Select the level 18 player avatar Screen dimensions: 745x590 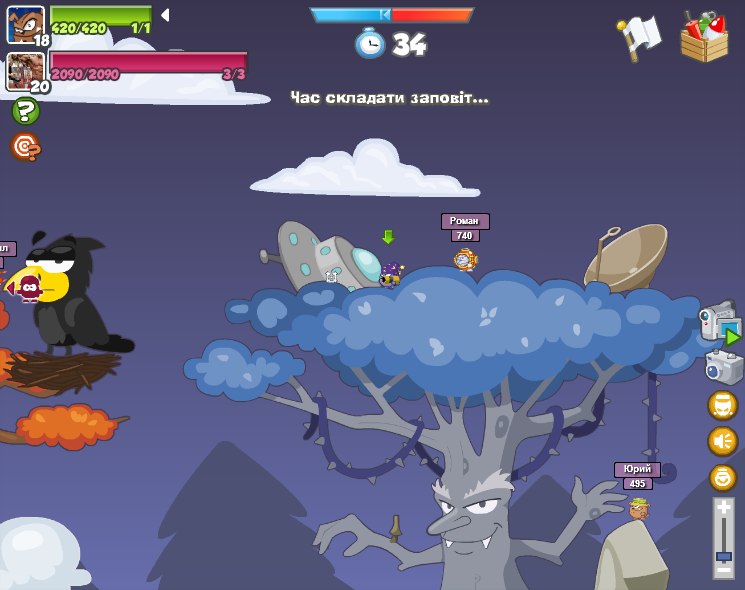(25, 24)
